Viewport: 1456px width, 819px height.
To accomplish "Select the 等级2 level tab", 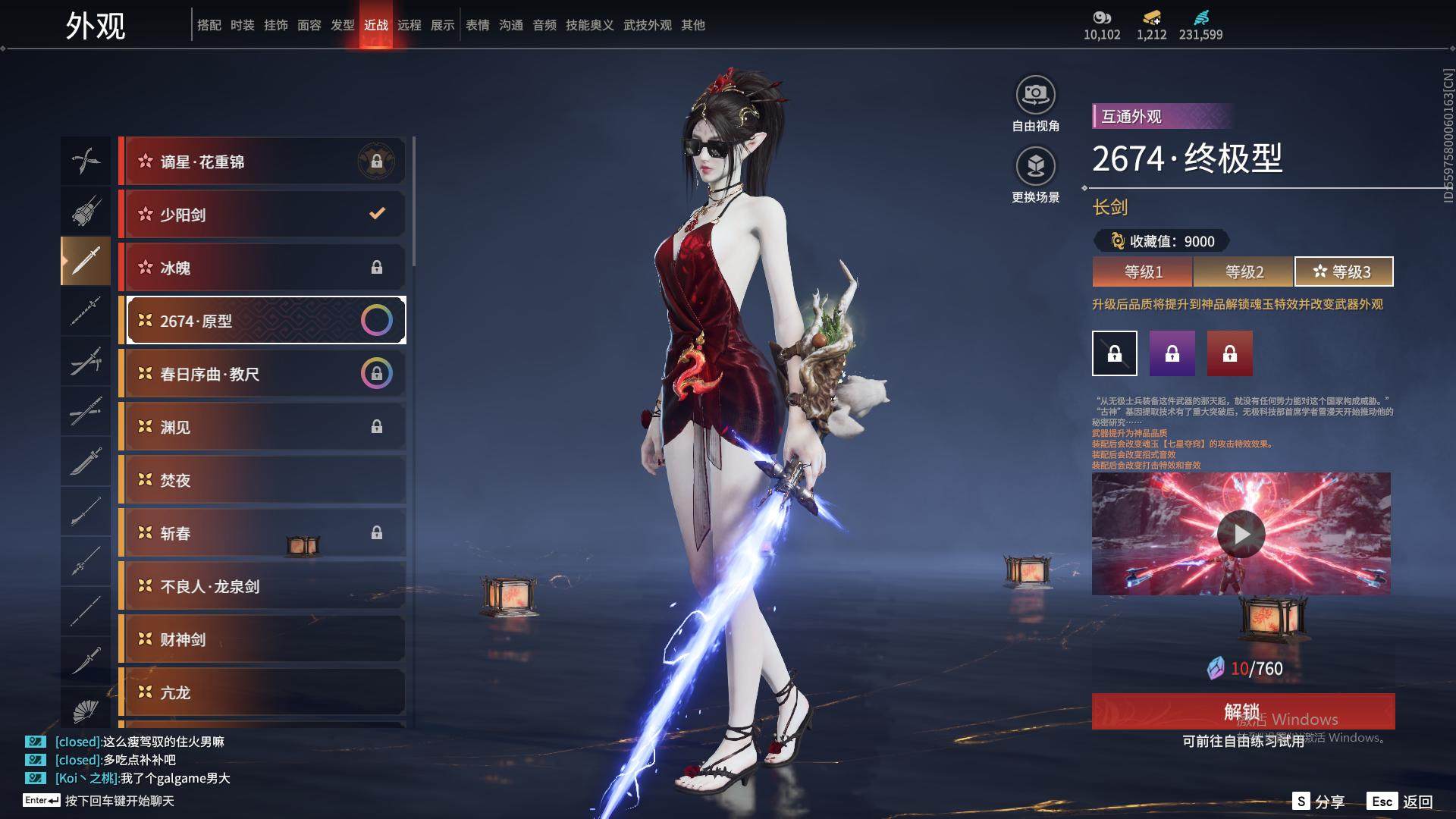I will 1244,271.
